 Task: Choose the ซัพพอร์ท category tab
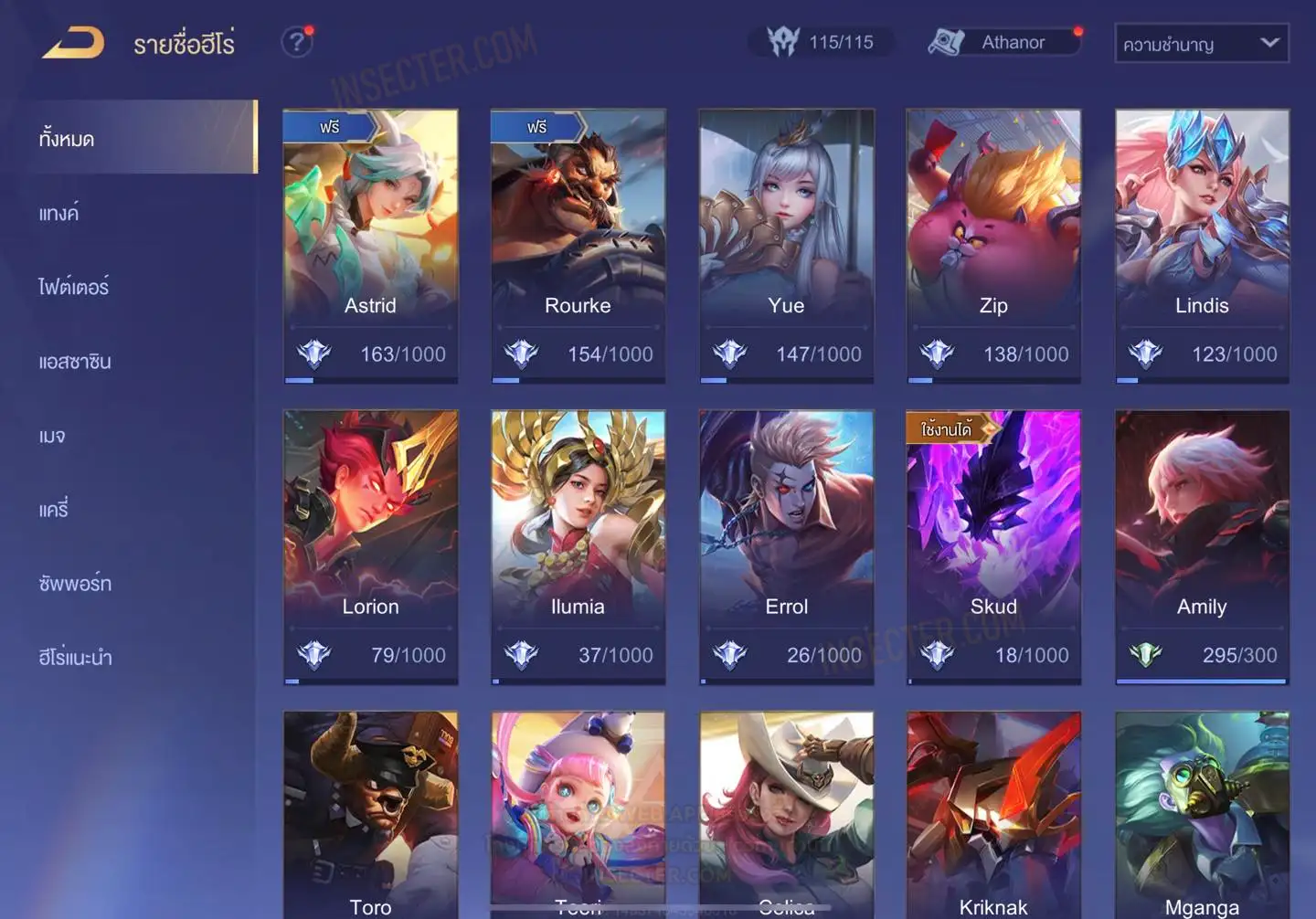[x=75, y=584]
